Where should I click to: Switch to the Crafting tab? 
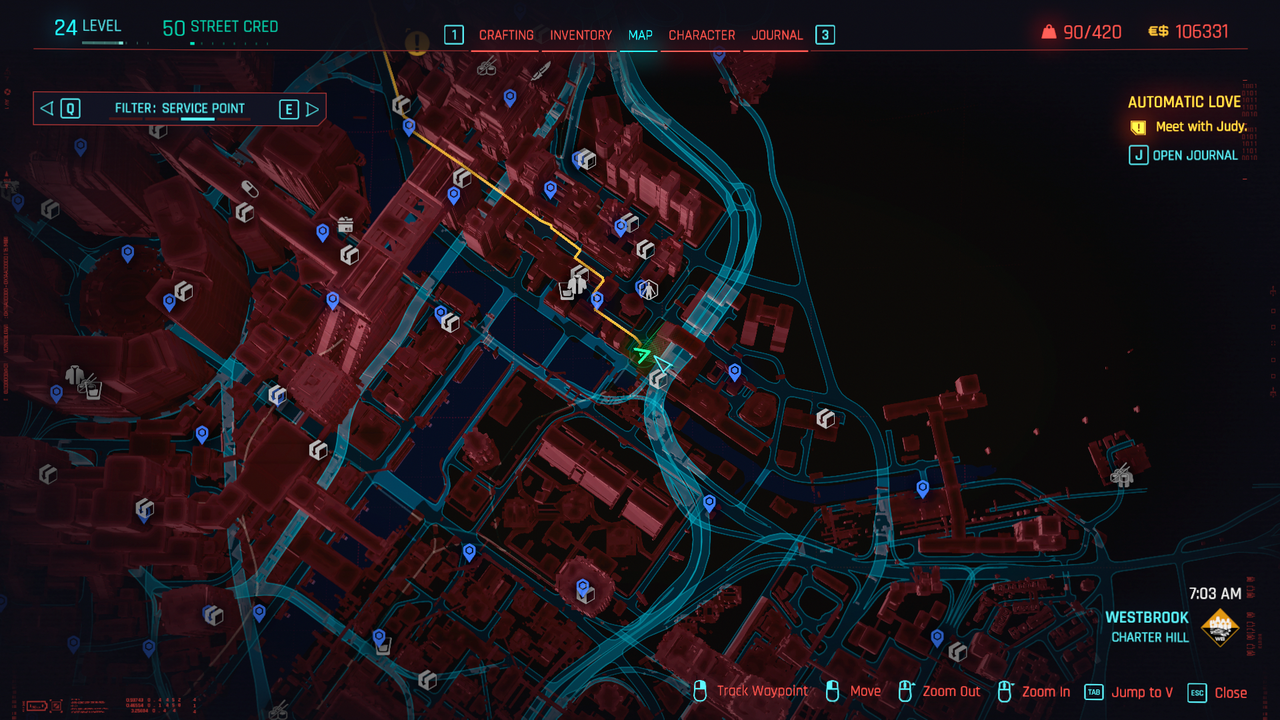(x=506, y=35)
